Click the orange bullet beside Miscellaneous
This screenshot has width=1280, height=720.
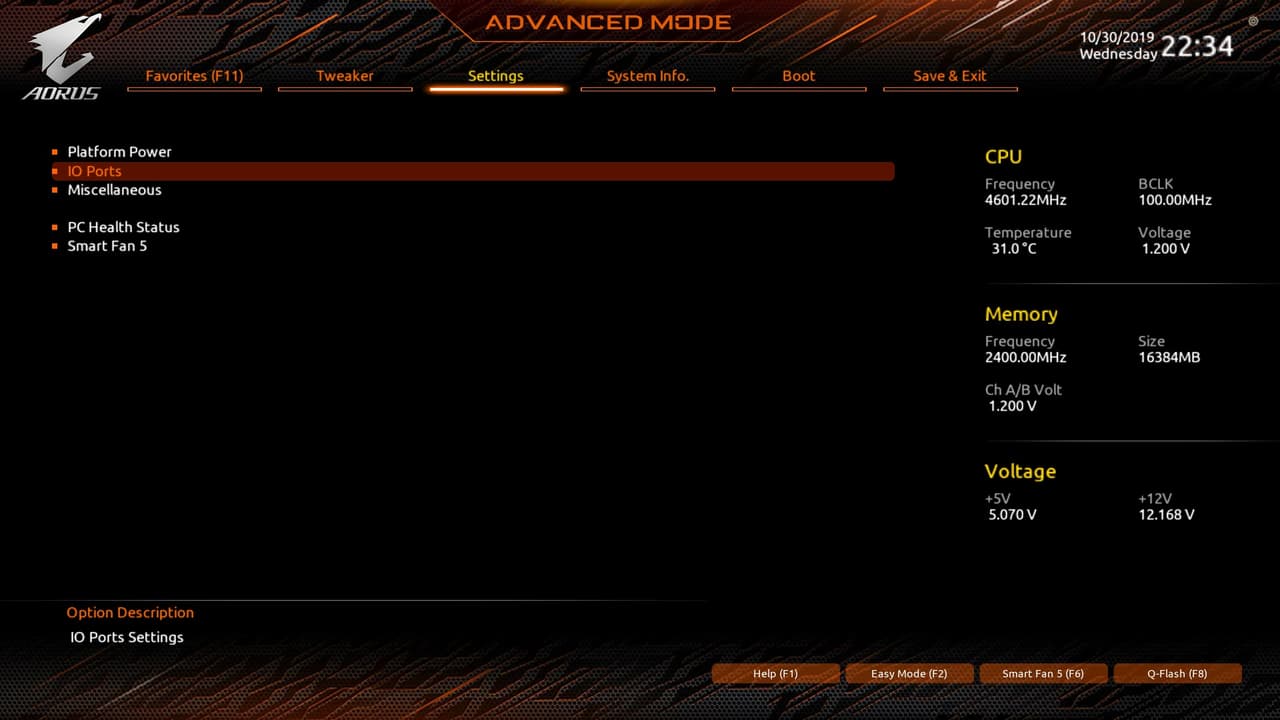[x=55, y=190]
